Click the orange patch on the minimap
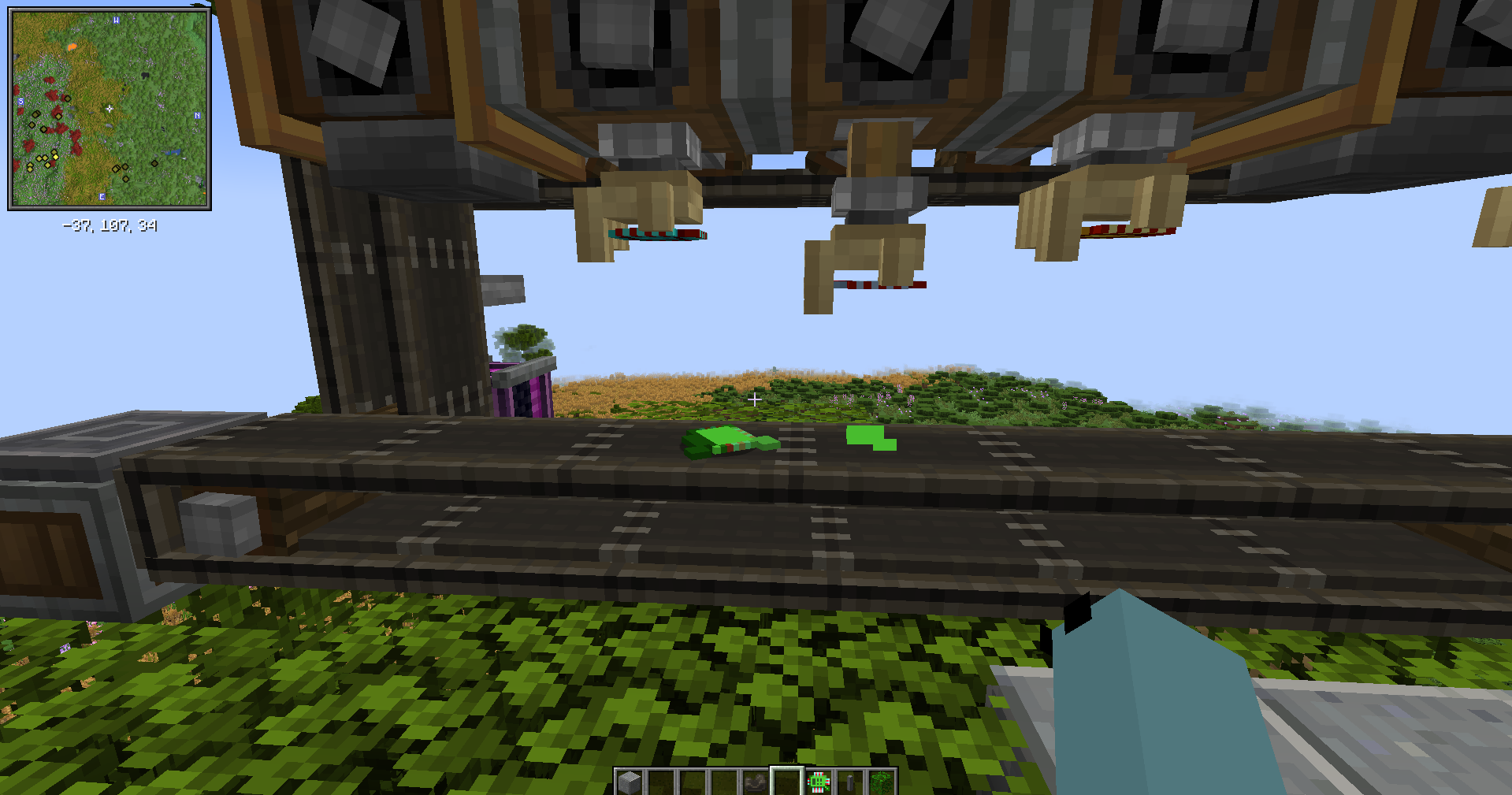The image size is (1512, 795). point(72,46)
